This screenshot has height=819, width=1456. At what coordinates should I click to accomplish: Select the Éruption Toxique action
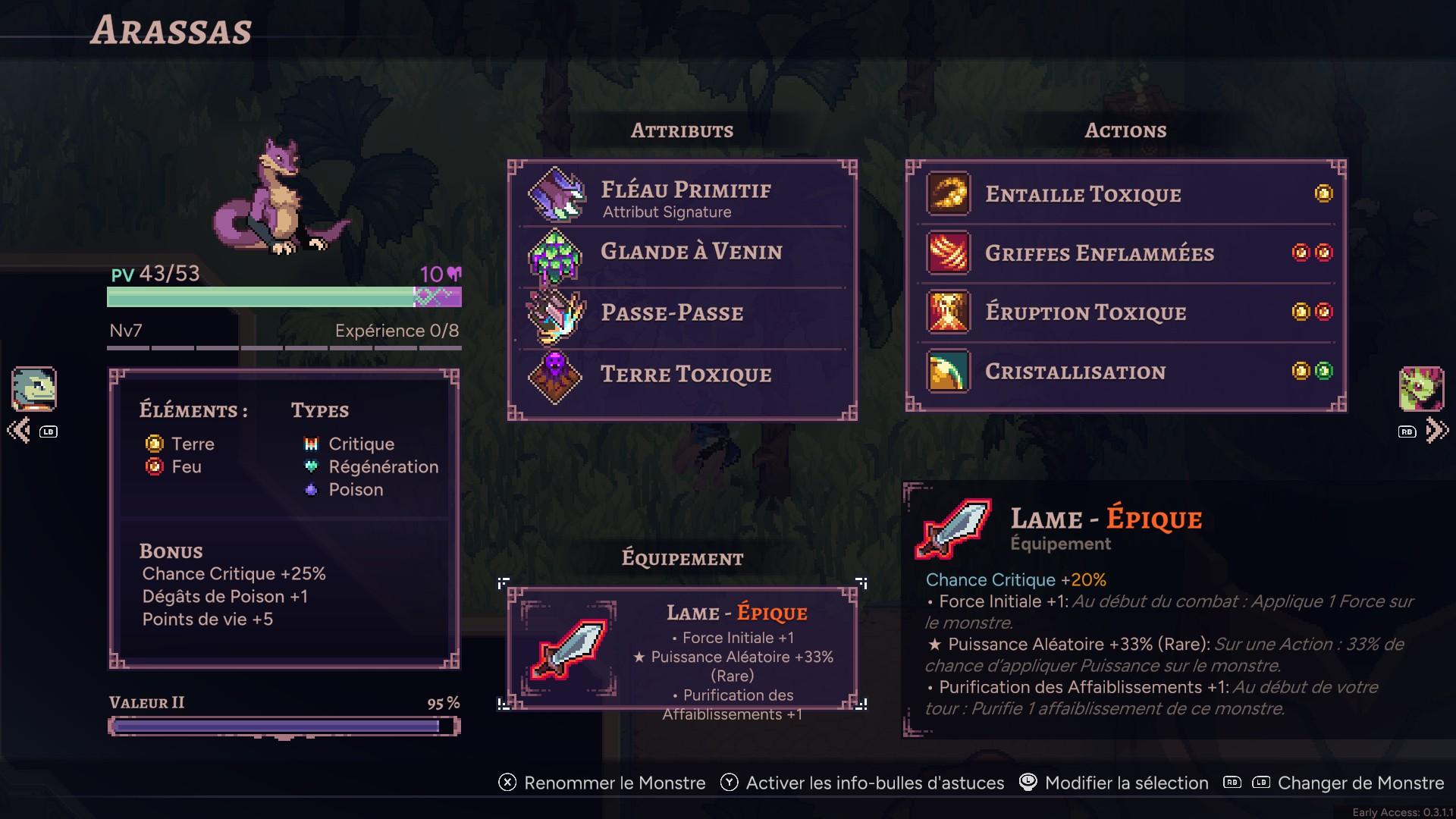point(1125,312)
